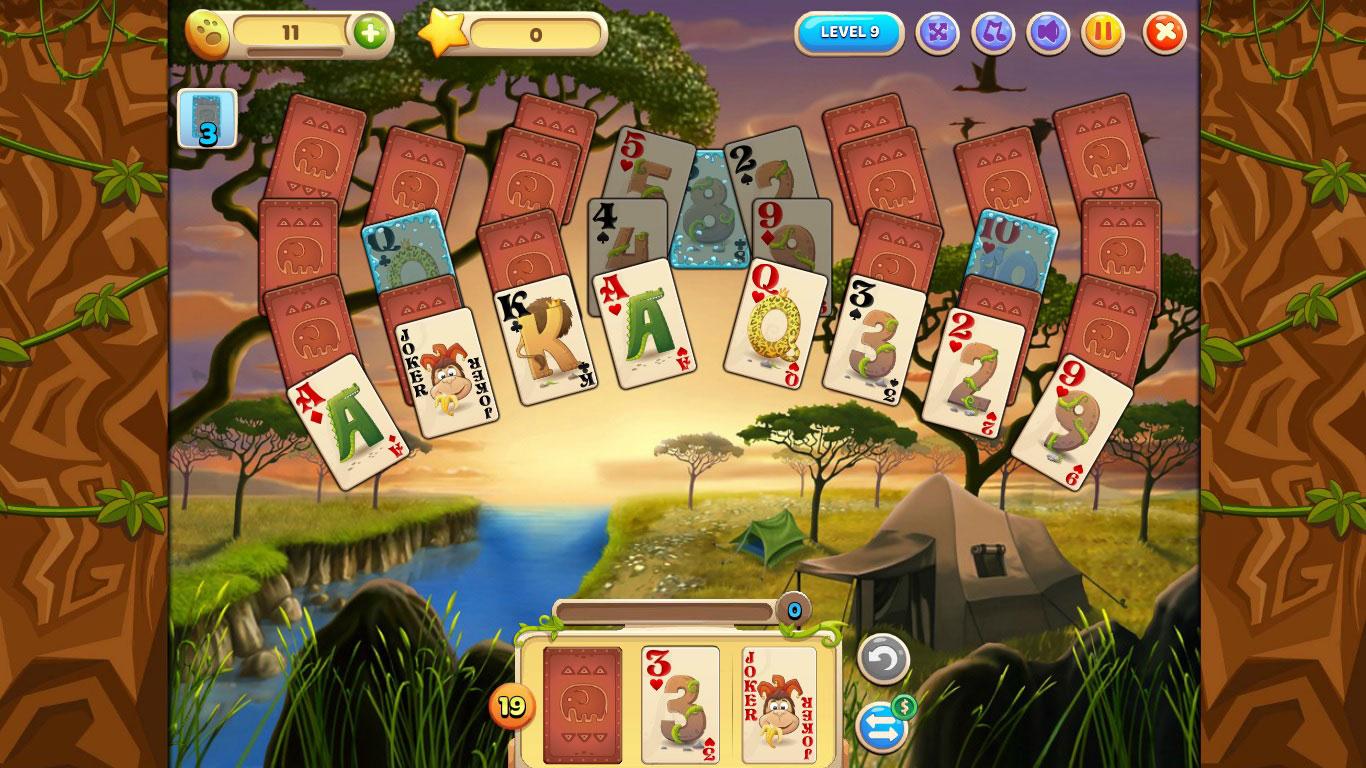Click the reserve card showing 3 in top-left
Image resolution: width=1366 pixels, height=768 pixels.
point(207,118)
